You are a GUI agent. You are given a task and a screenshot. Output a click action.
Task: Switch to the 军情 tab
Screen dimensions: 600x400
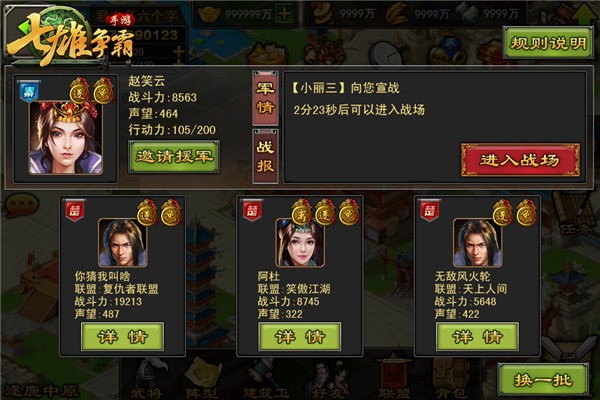point(265,97)
